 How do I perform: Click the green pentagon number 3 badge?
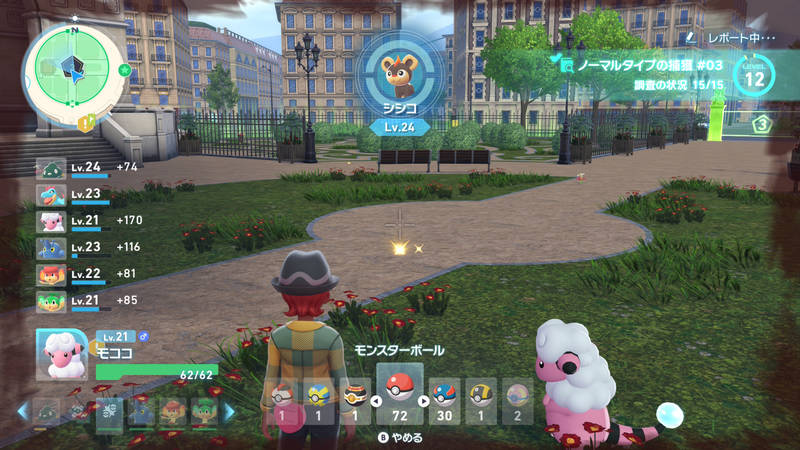[763, 125]
